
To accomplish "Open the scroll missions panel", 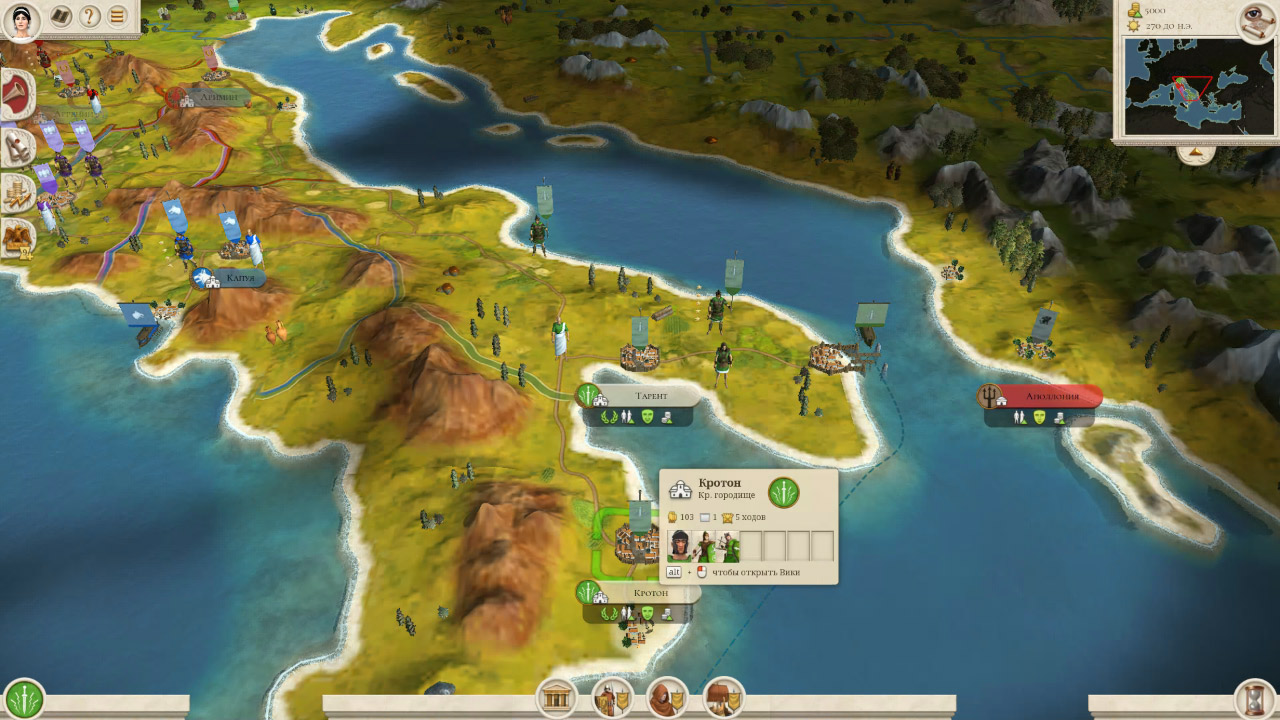I will (17, 147).
